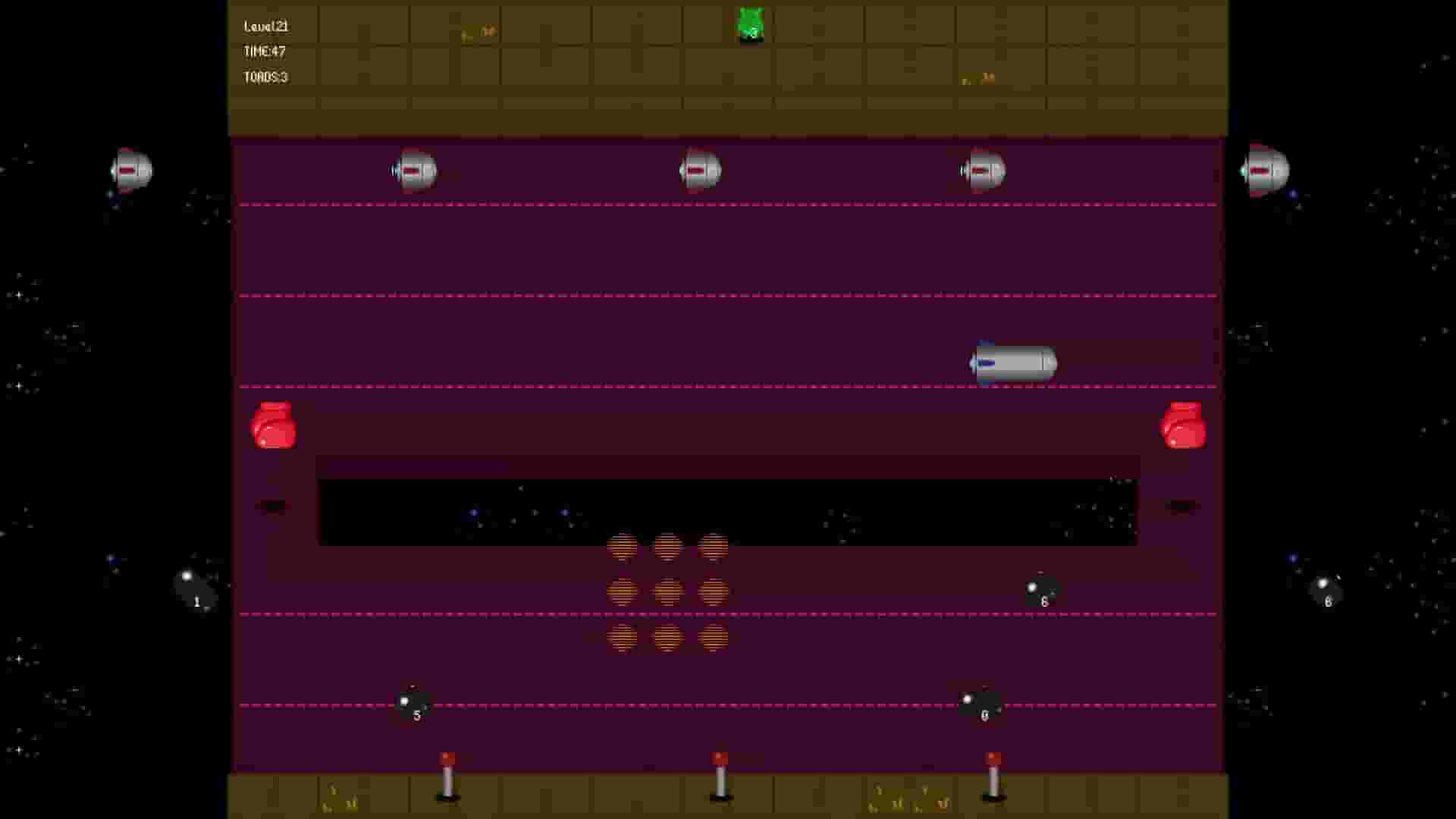
Task: Select the center rocket in the top lane
Action: 700,171
